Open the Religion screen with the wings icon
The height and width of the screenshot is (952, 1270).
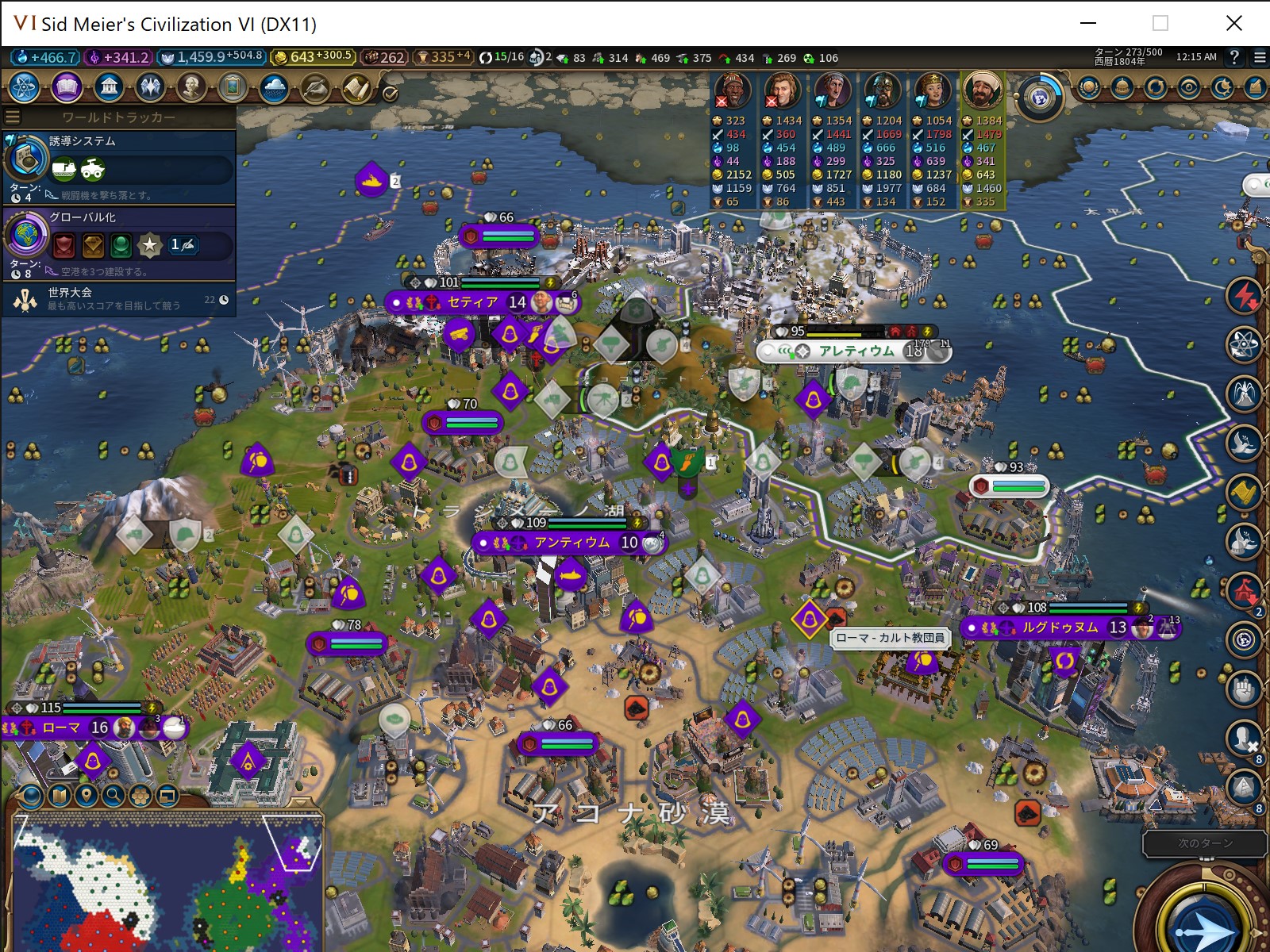[151, 88]
